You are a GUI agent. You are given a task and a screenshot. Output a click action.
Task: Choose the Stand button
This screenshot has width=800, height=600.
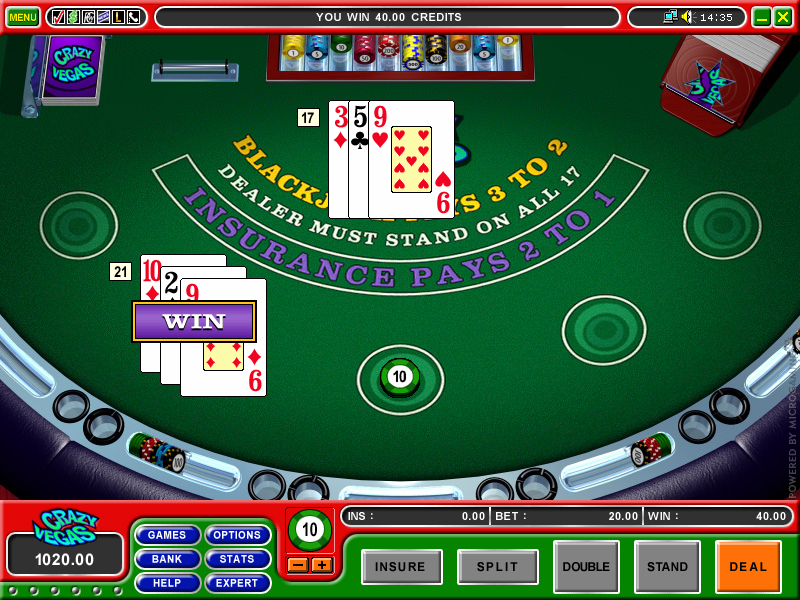667,567
